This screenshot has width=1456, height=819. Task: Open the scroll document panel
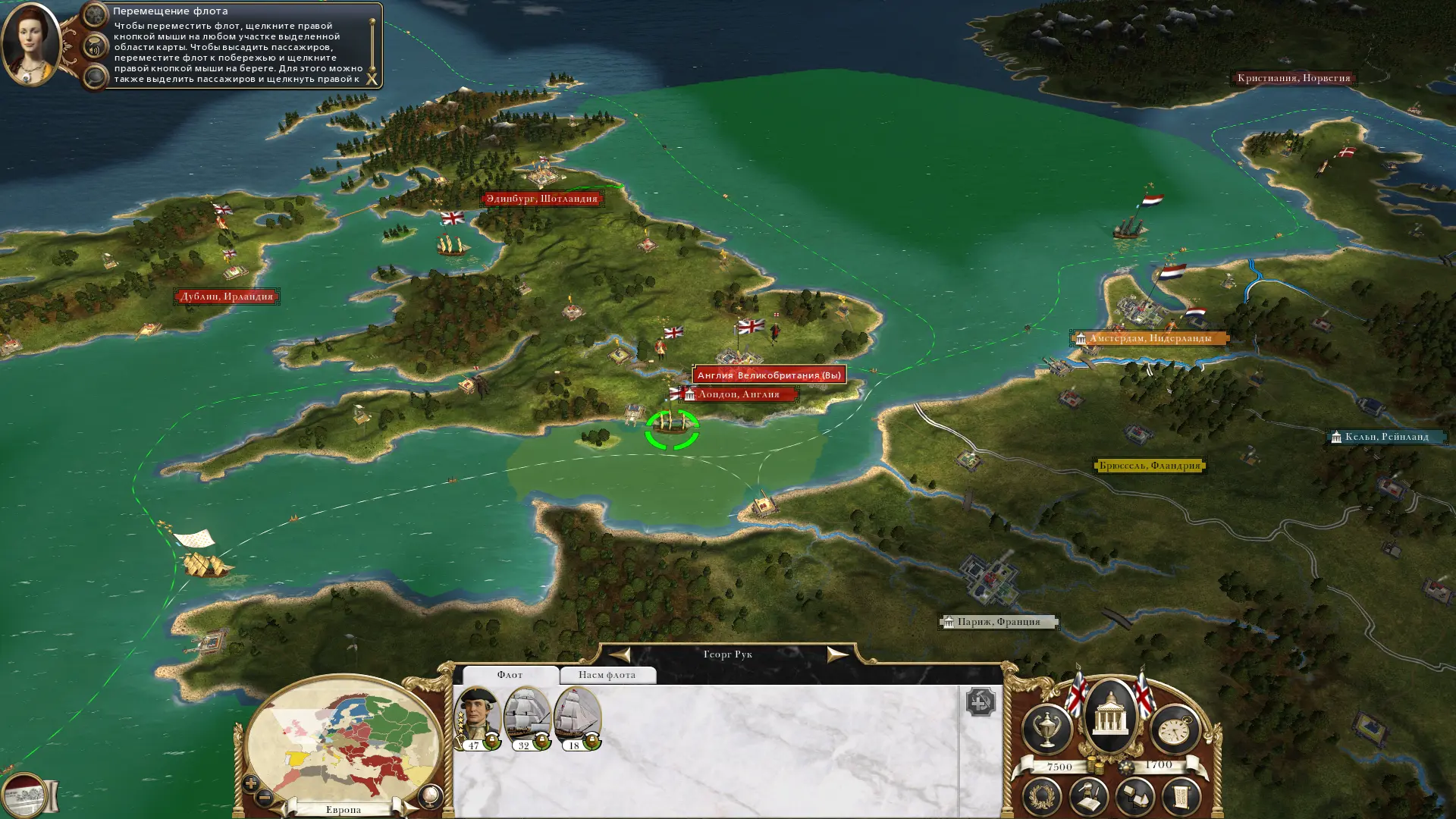point(1181,797)
